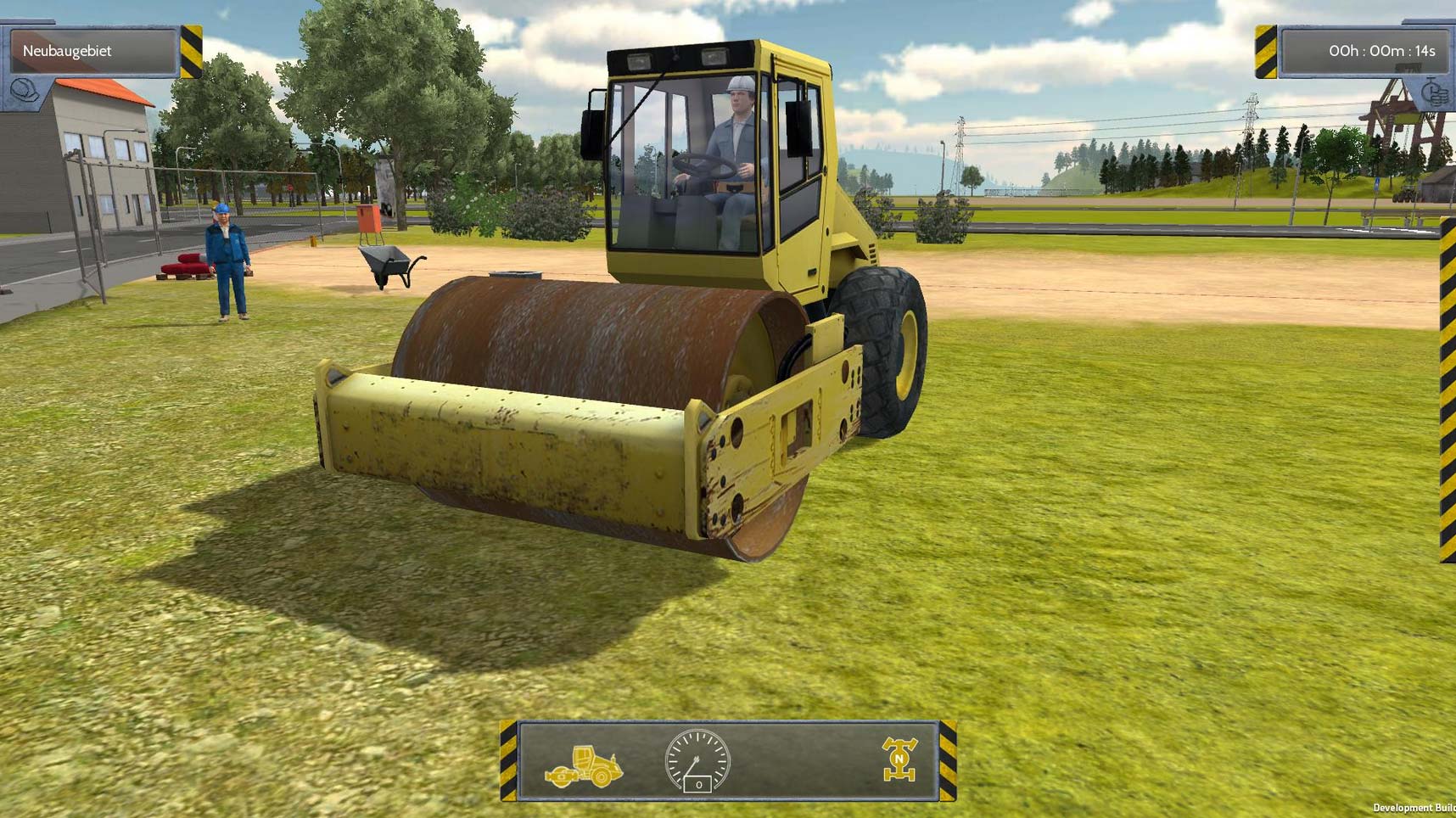
Task: Click the stopwatch and coins icon
Action: (x=1433, y=92)
